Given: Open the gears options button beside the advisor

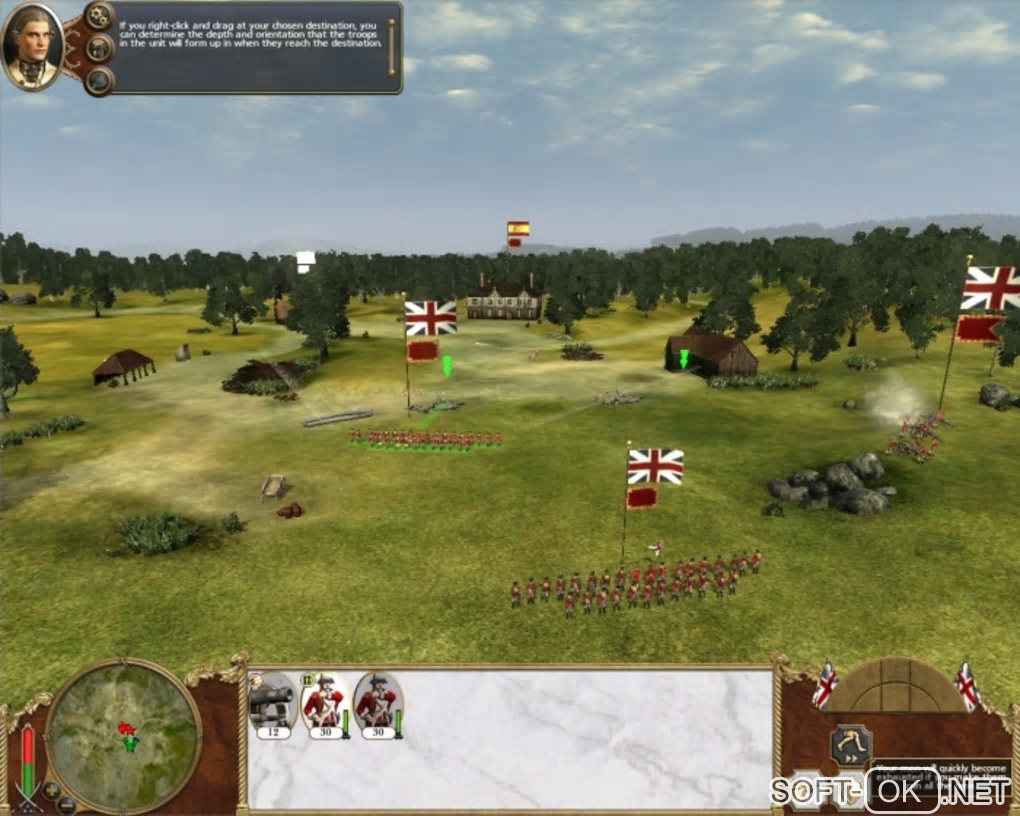Looking at the screenshot, I should click(99, 15).
